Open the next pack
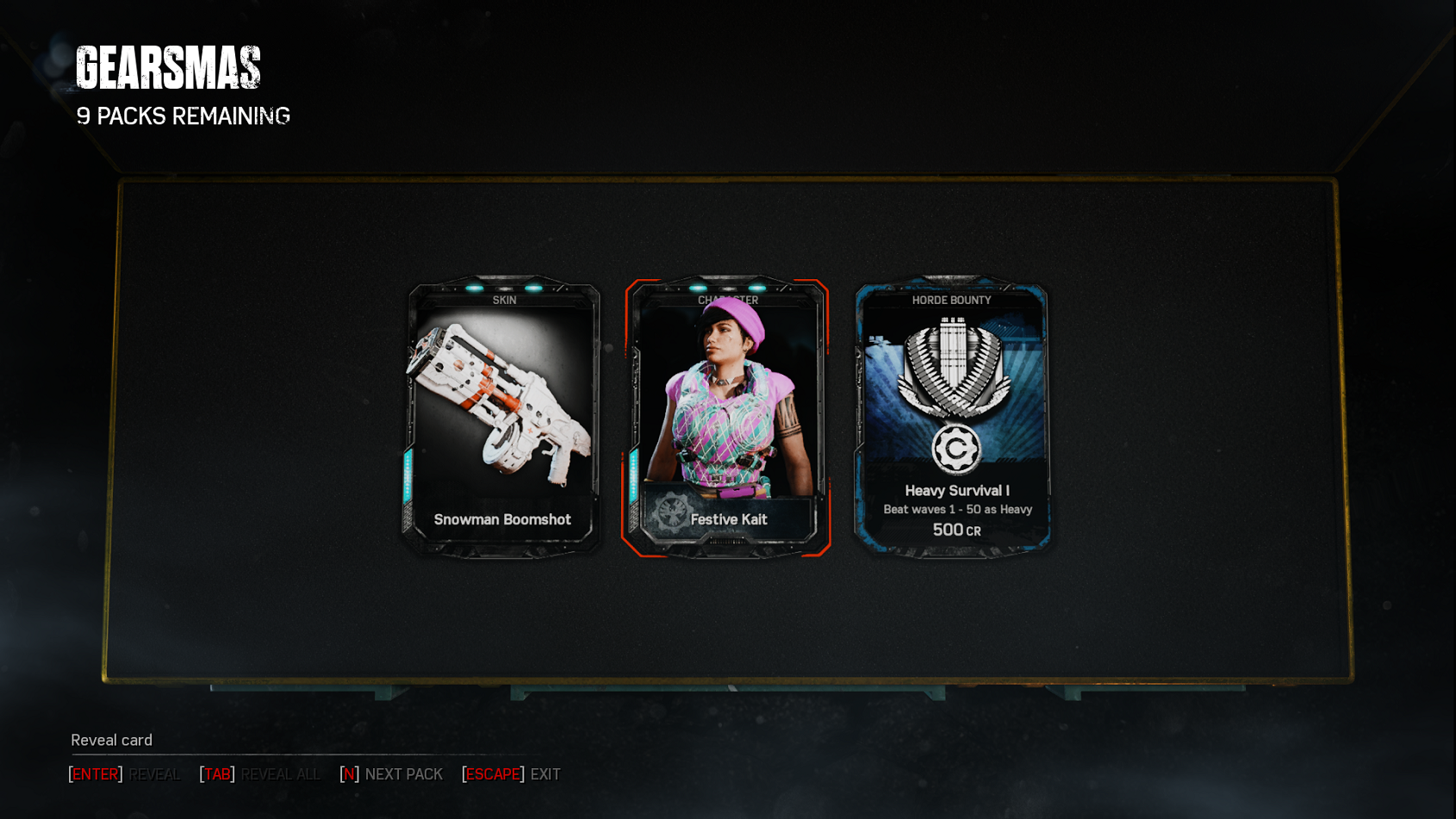 [x=392, y=774]
